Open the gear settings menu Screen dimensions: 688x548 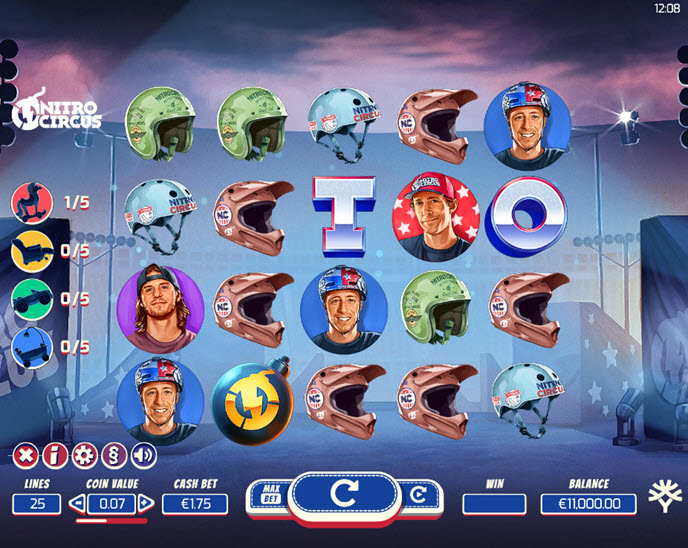pos(85,456)
